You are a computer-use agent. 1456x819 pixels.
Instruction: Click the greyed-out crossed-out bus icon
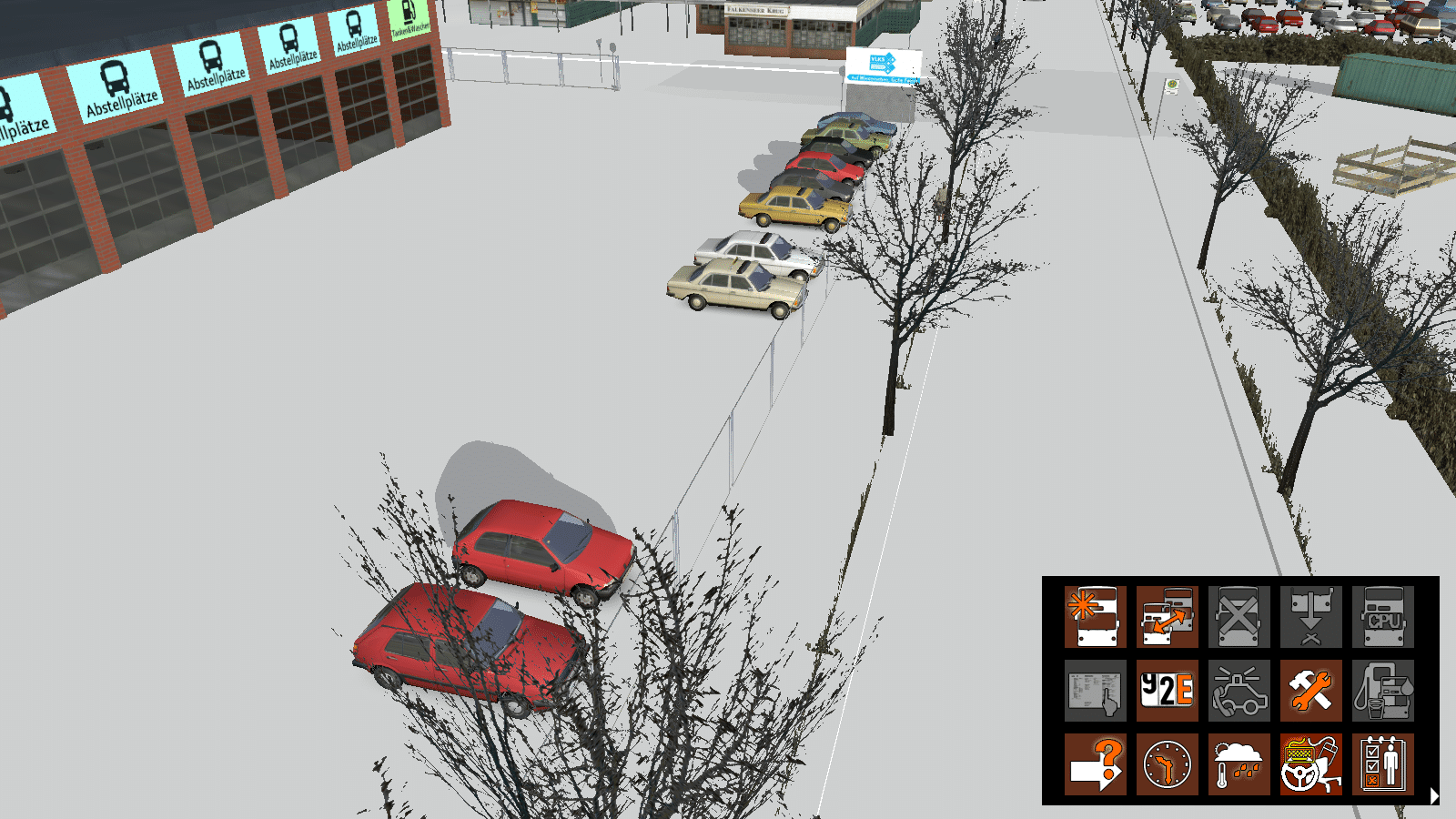click(1239, 617)
